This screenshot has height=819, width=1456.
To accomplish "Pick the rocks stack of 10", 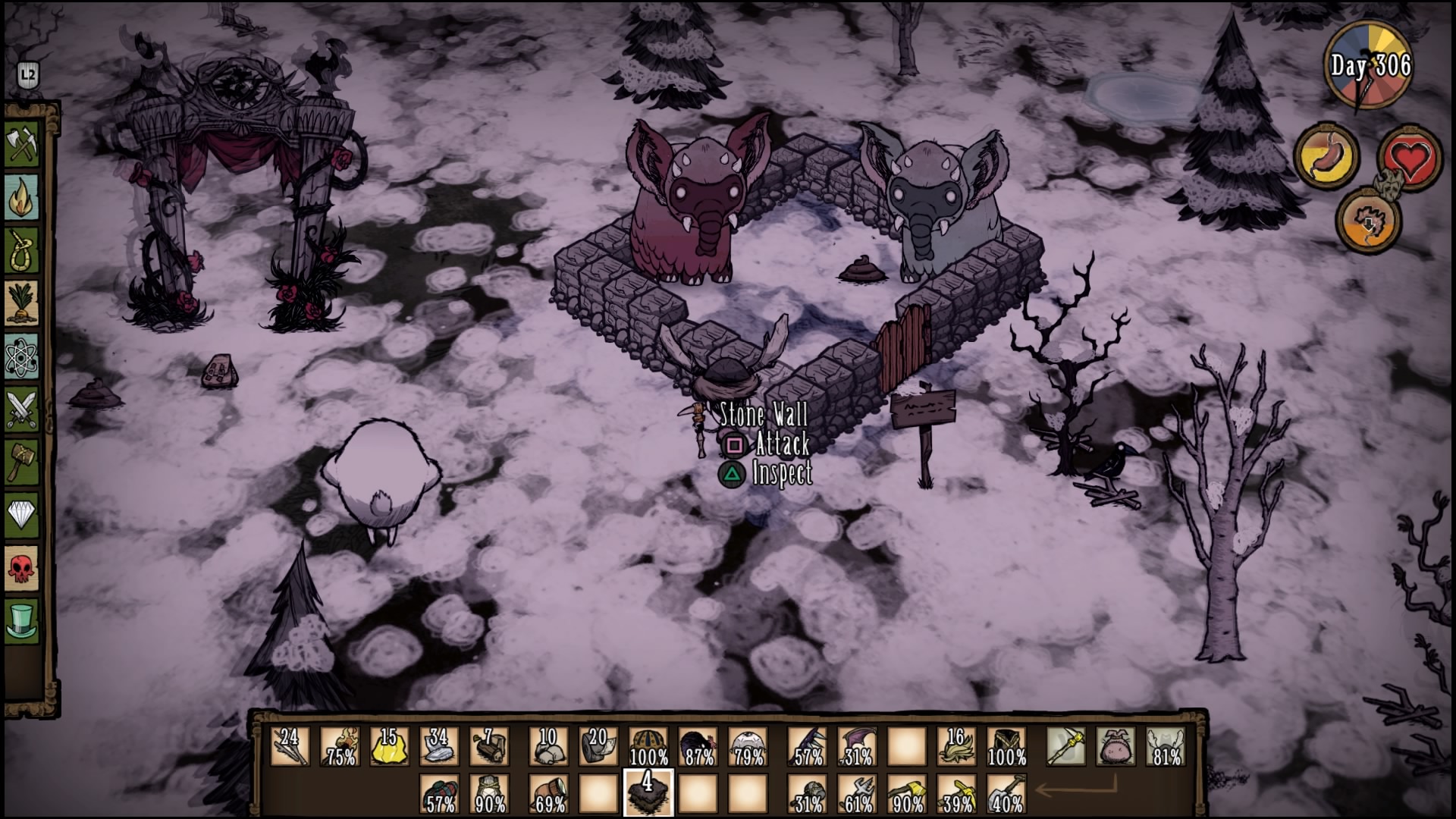I will pyautogui.click(x=548, y=746).
